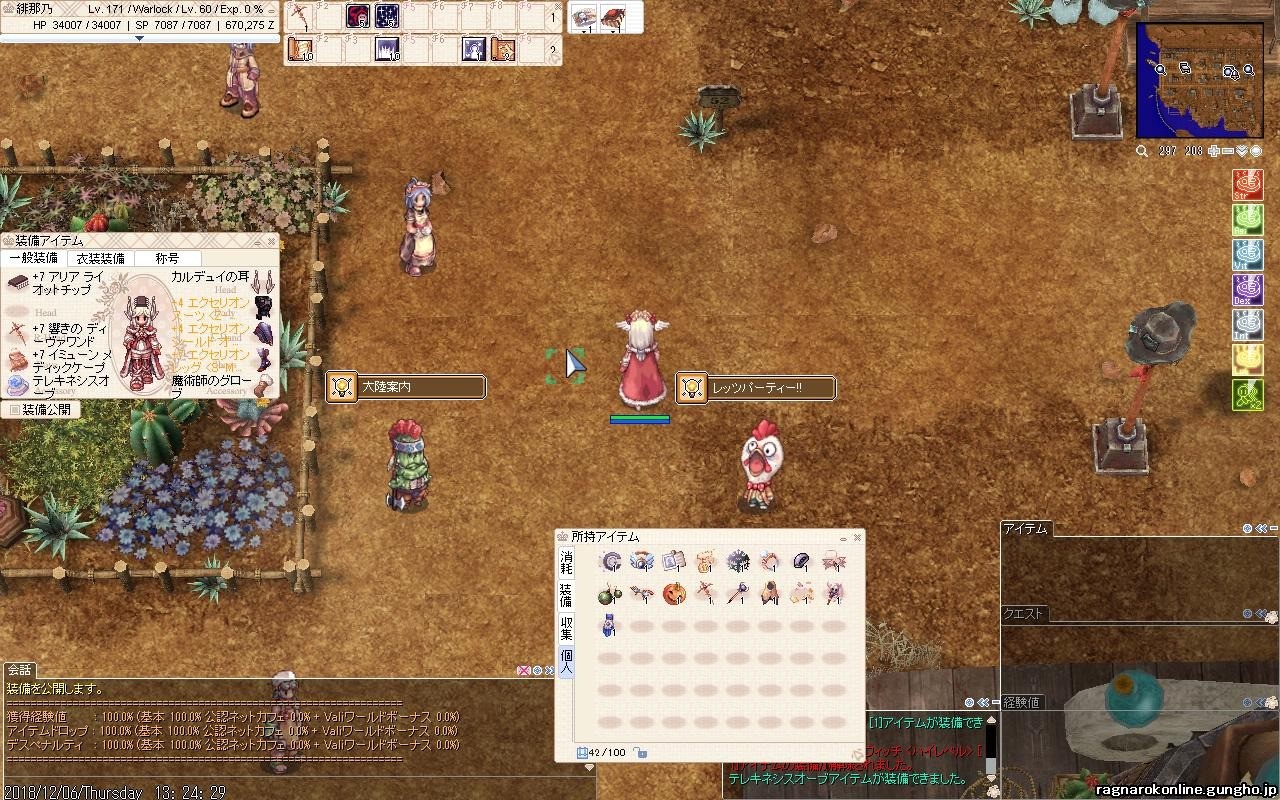Close the 装備アイテム equipment window

271,241
